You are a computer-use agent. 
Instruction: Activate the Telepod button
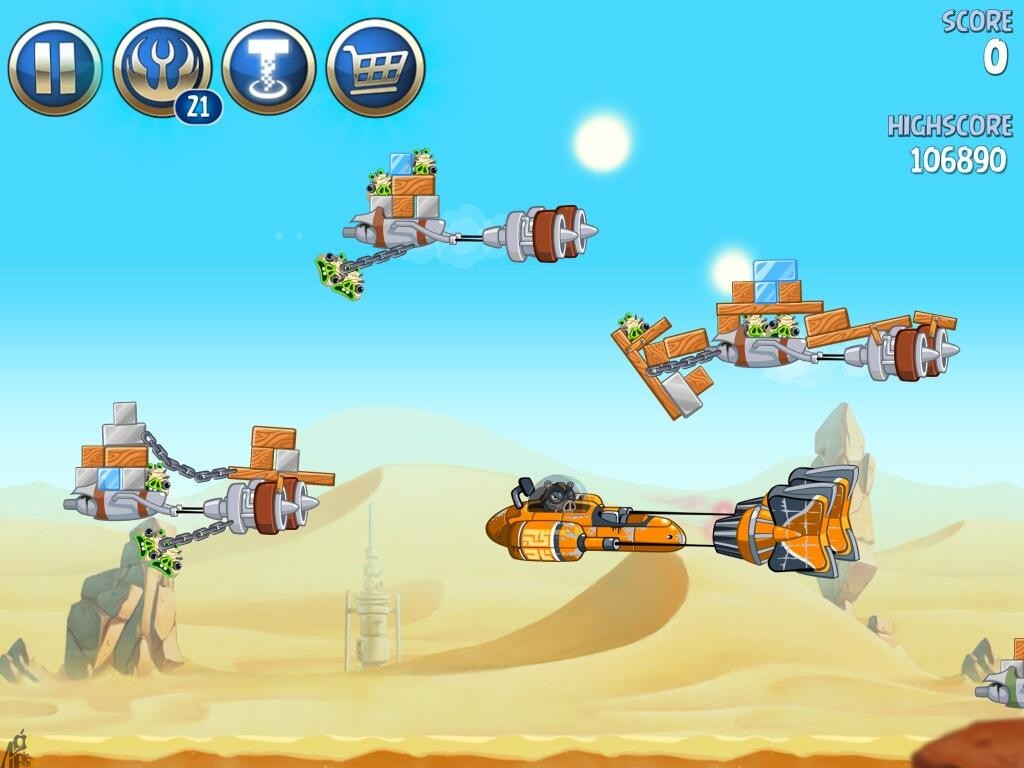[269, 68]
